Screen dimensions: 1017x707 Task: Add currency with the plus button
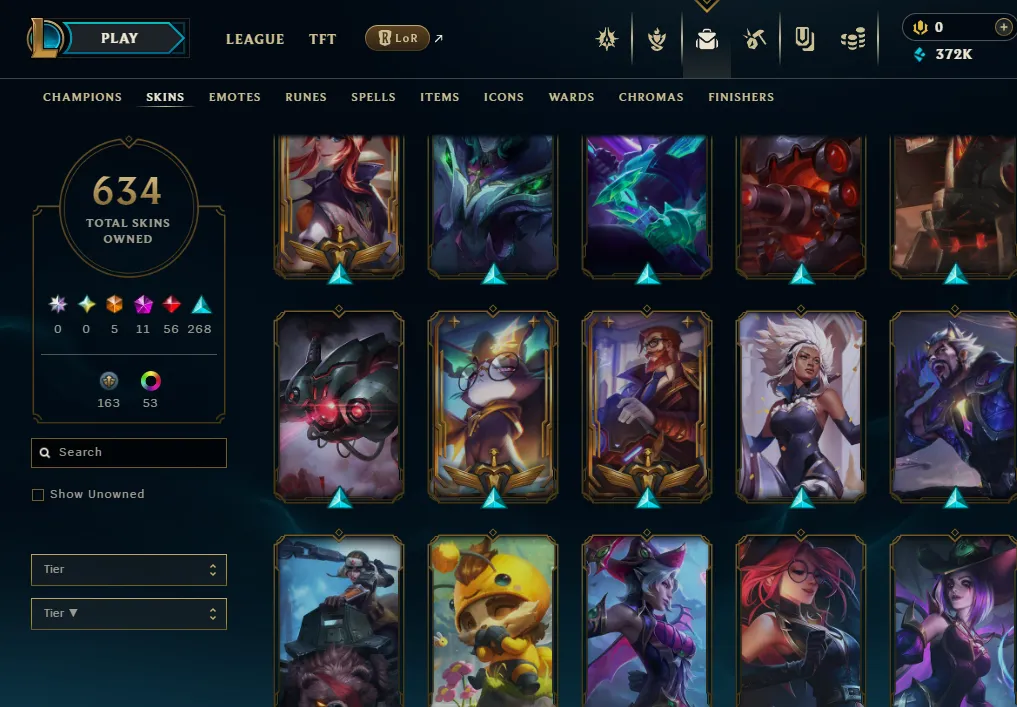(x=1003, y=28)
